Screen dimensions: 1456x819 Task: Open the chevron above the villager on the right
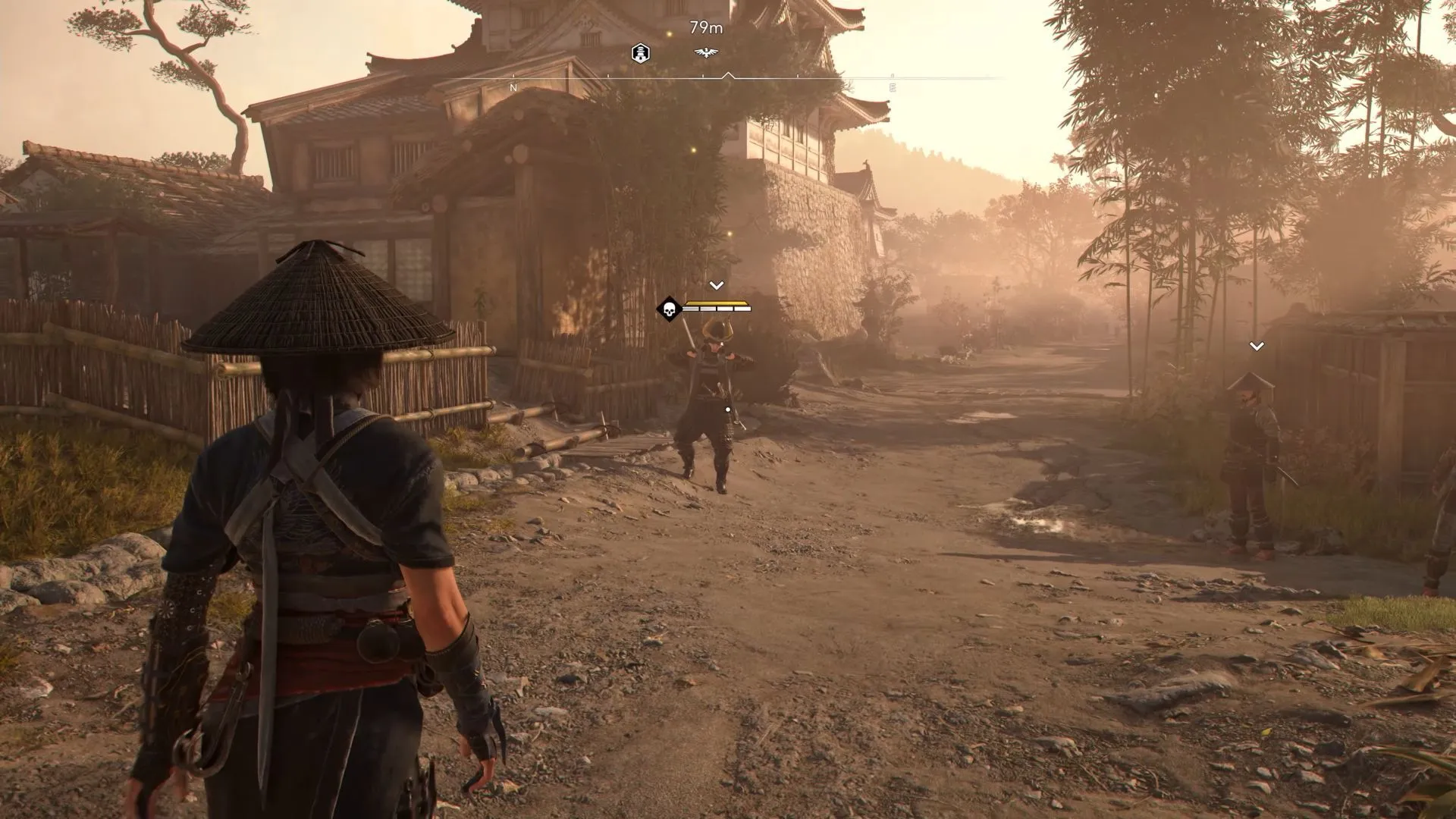1257,347
